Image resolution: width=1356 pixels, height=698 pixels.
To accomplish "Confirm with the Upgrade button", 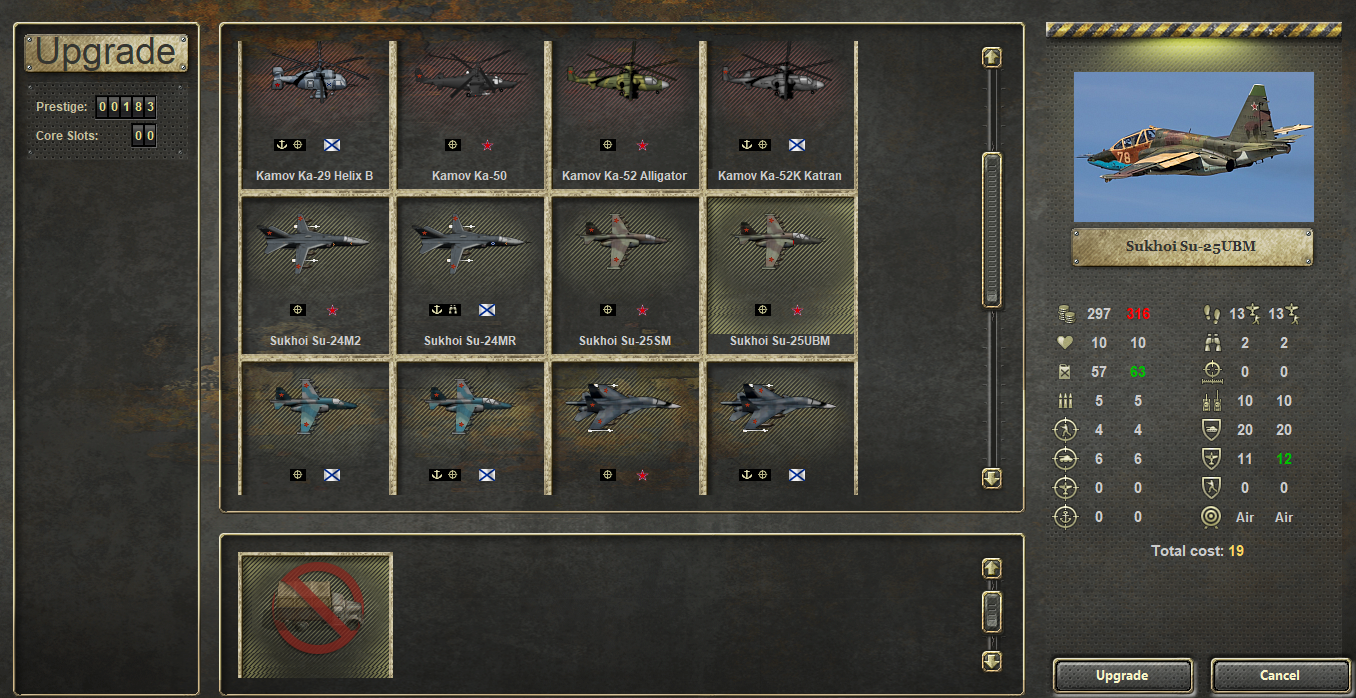I will (1122, 675).
